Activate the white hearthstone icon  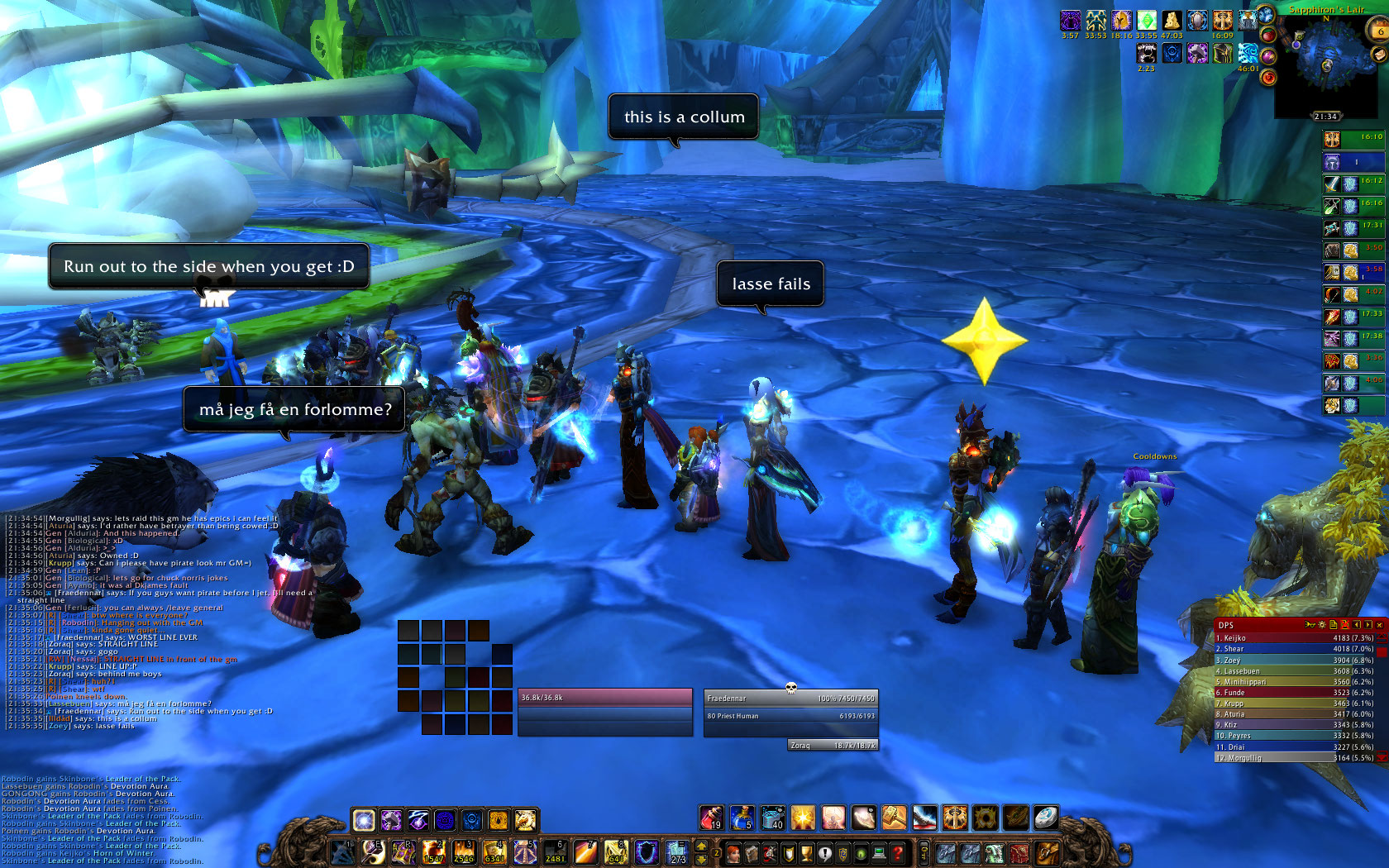coord(1045,818)
